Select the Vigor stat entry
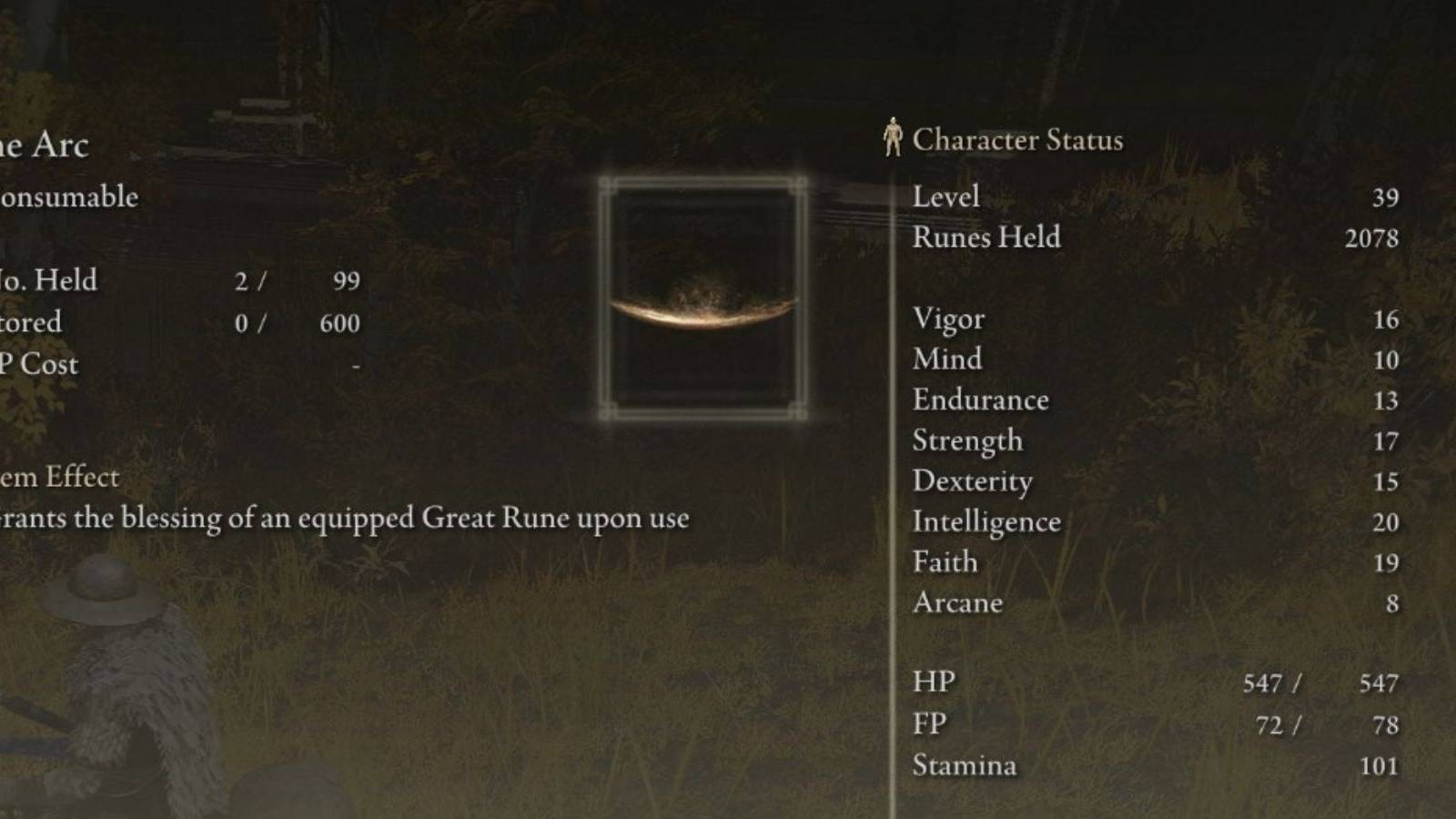Viewport: 1456px width, 819px height. point(948,318)
